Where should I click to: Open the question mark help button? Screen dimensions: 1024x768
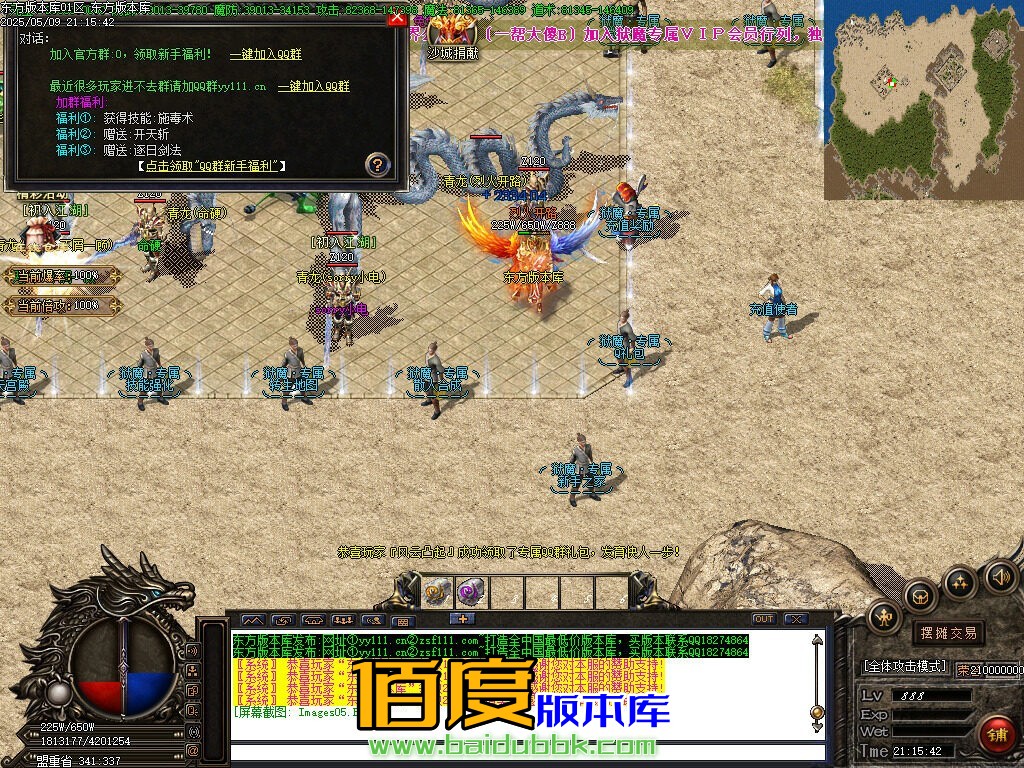click(x=377, y=164)
